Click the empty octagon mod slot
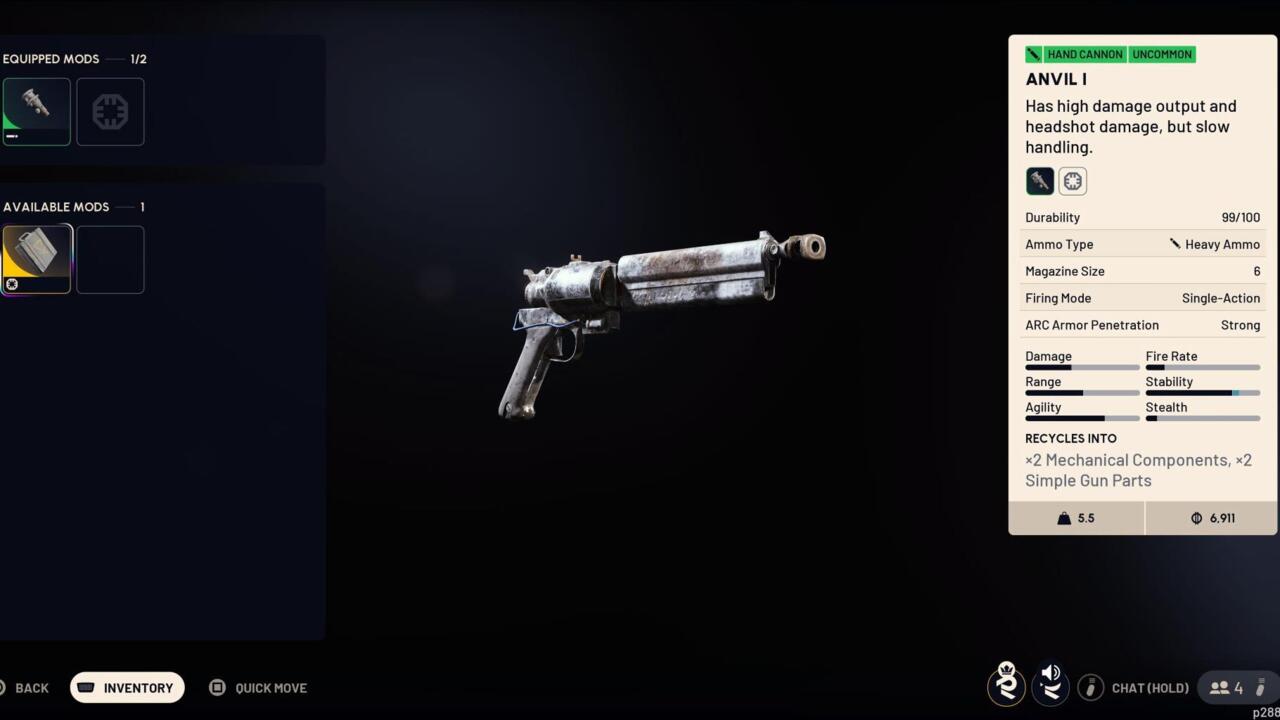 point(110,112)
